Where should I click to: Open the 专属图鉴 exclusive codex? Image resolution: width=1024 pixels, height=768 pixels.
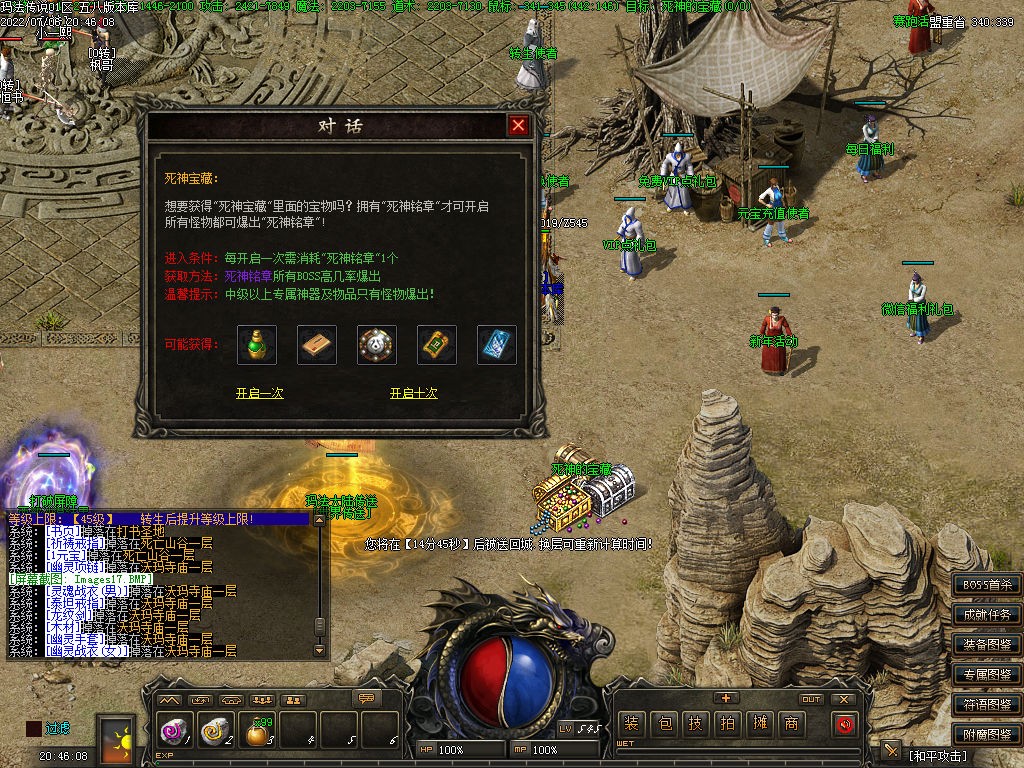point(987,675)
